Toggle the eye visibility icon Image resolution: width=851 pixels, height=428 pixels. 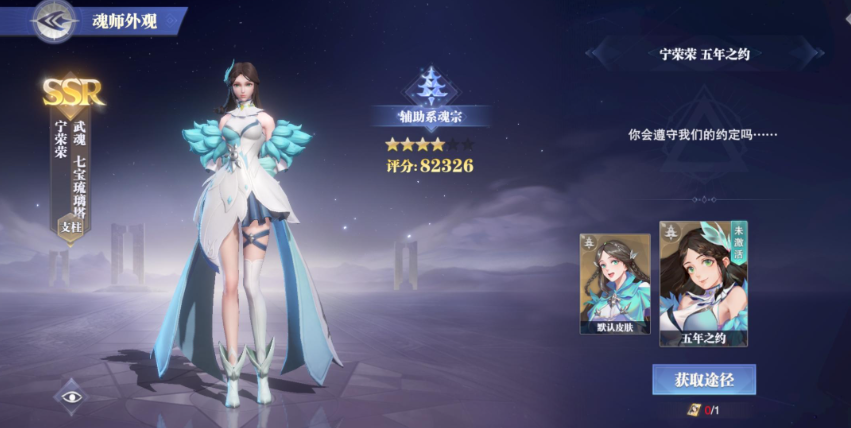click(71, 396)
